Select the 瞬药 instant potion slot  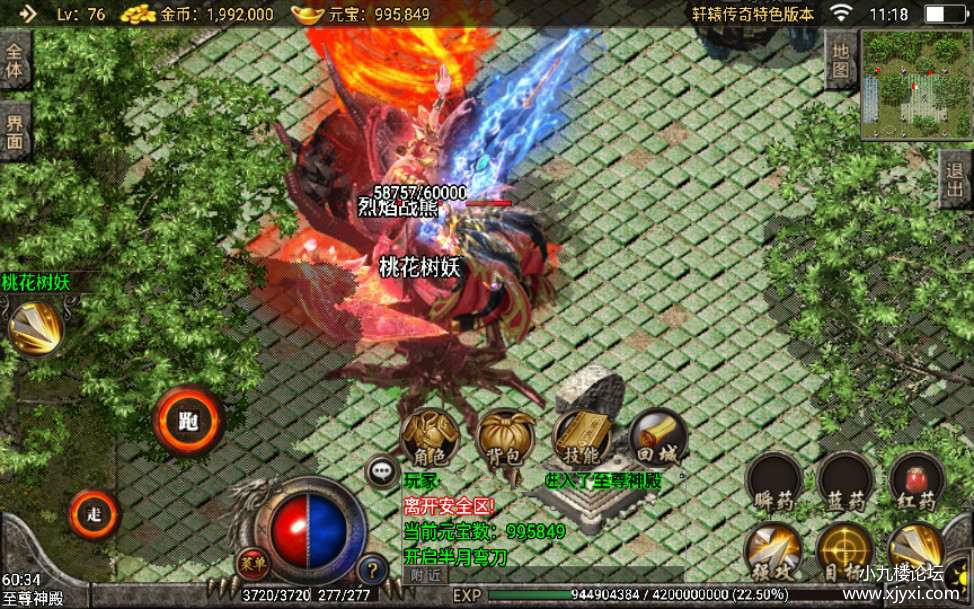(773, 481)
